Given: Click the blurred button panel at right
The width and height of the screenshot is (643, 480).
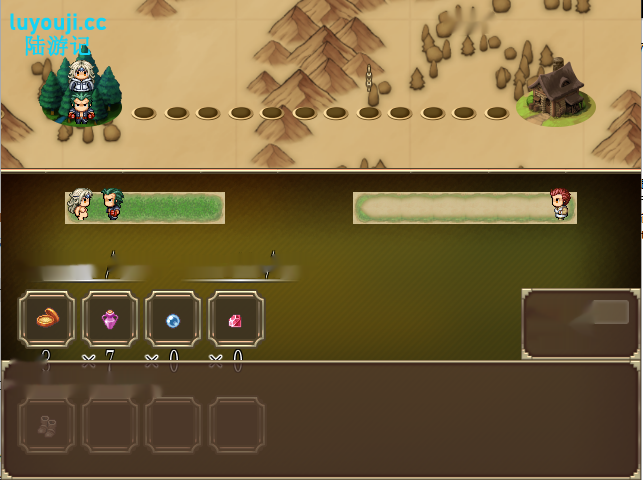Looking at the screenshot, I should [581, 323].
